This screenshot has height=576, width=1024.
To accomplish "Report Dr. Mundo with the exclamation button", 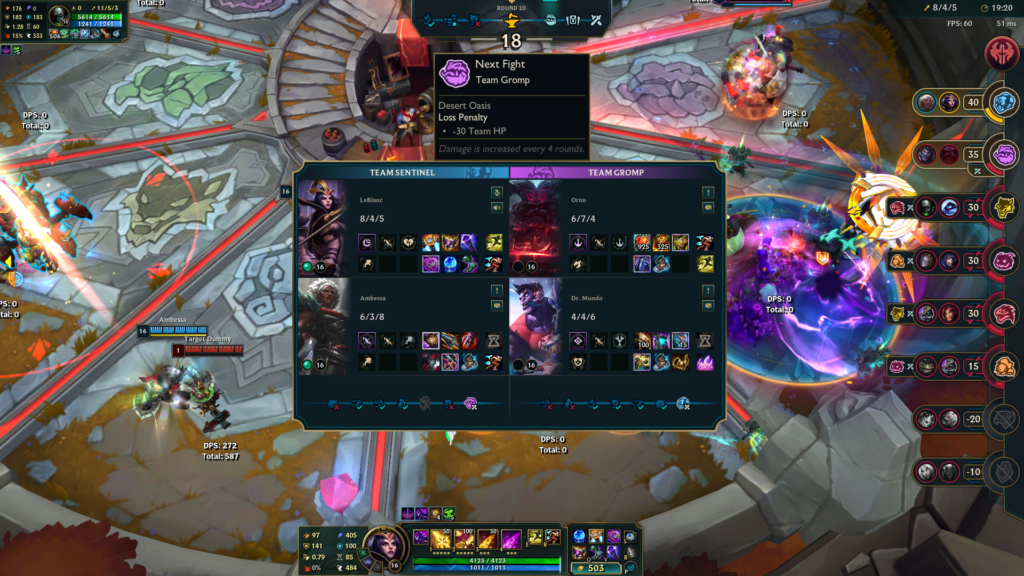I will coord(708,290).
